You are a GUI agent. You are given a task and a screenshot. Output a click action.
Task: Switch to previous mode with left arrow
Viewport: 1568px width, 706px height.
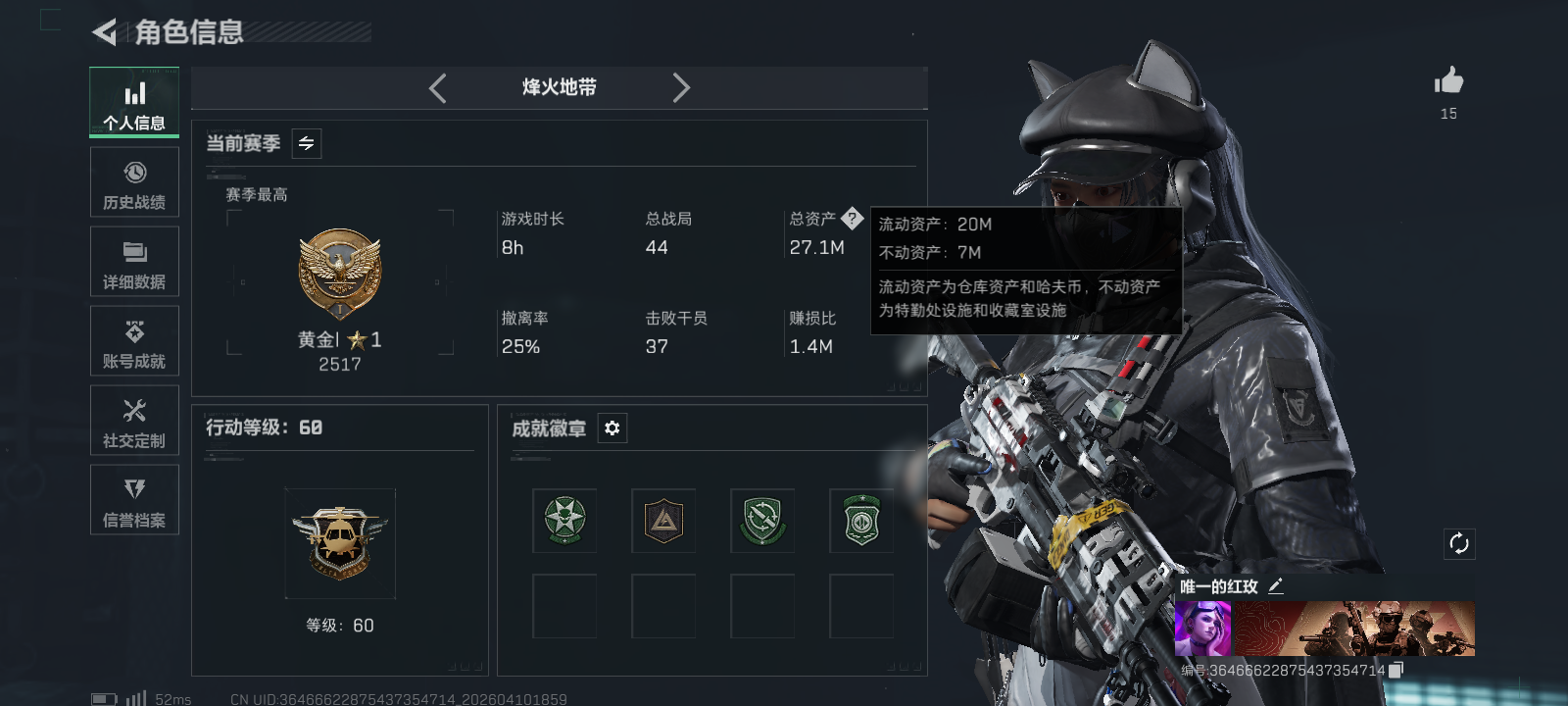pyautogui.click(x=437, y=87)
